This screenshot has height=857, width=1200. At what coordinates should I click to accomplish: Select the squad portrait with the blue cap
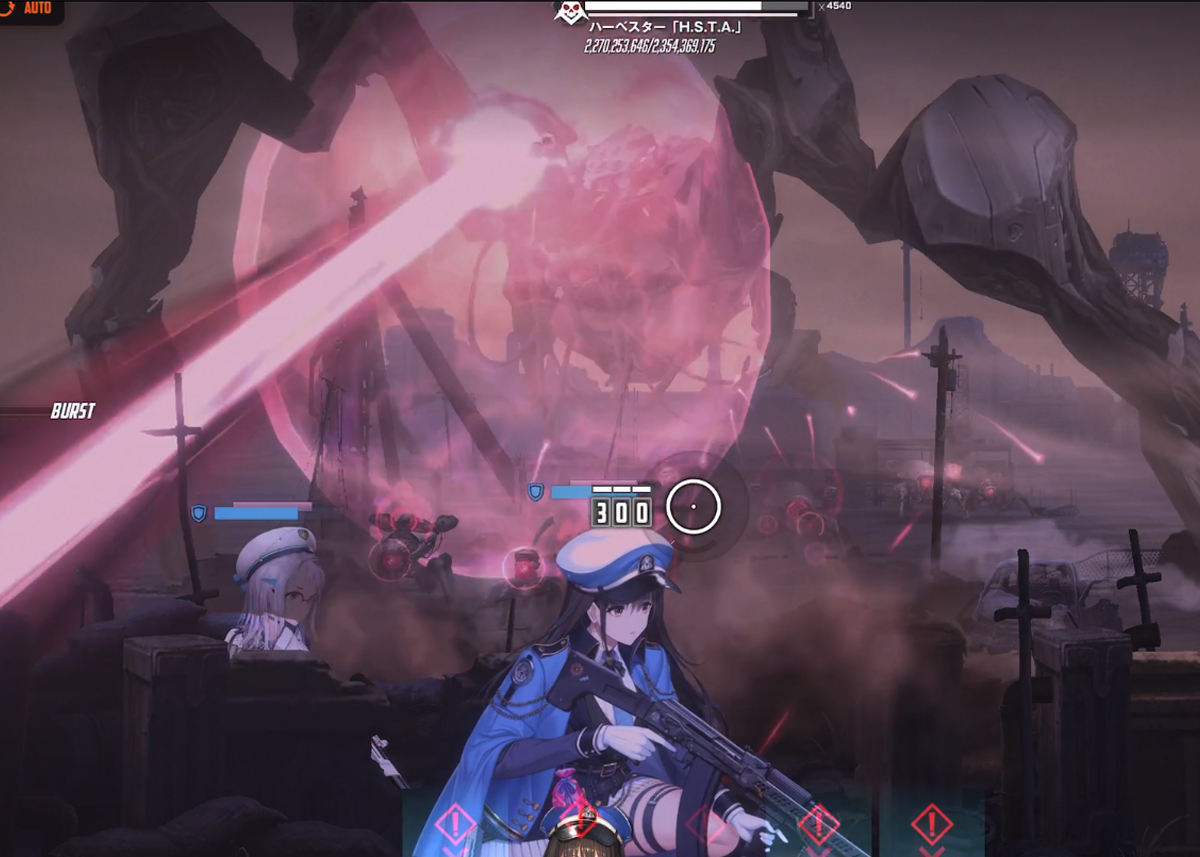click(582, 838)
